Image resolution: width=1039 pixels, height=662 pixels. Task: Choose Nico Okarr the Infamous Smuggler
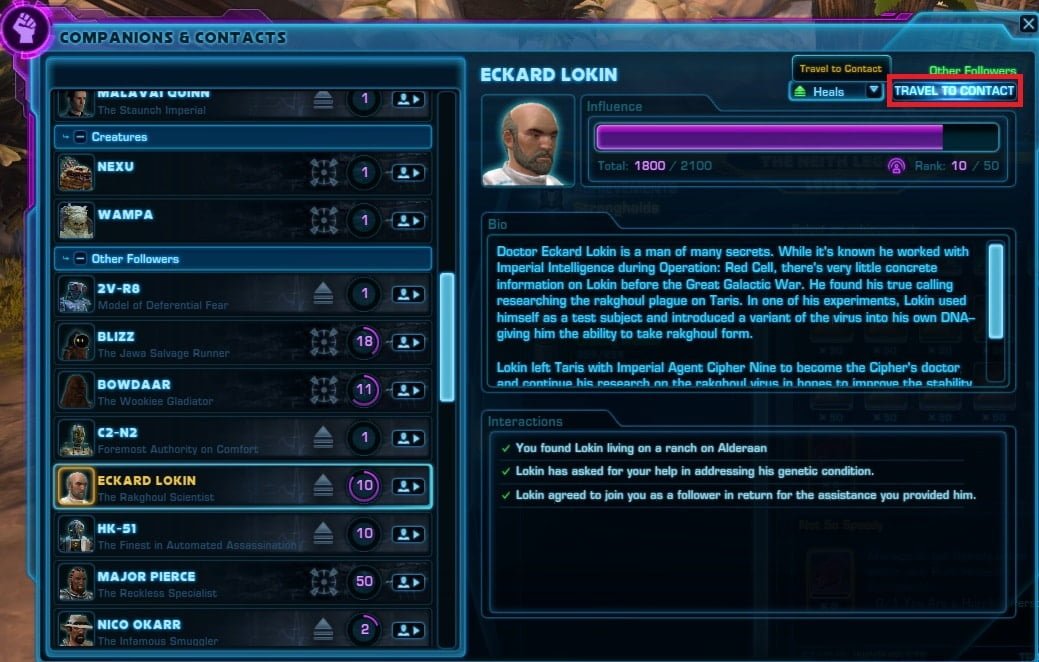pyautogui.click(x=200, y=629)
